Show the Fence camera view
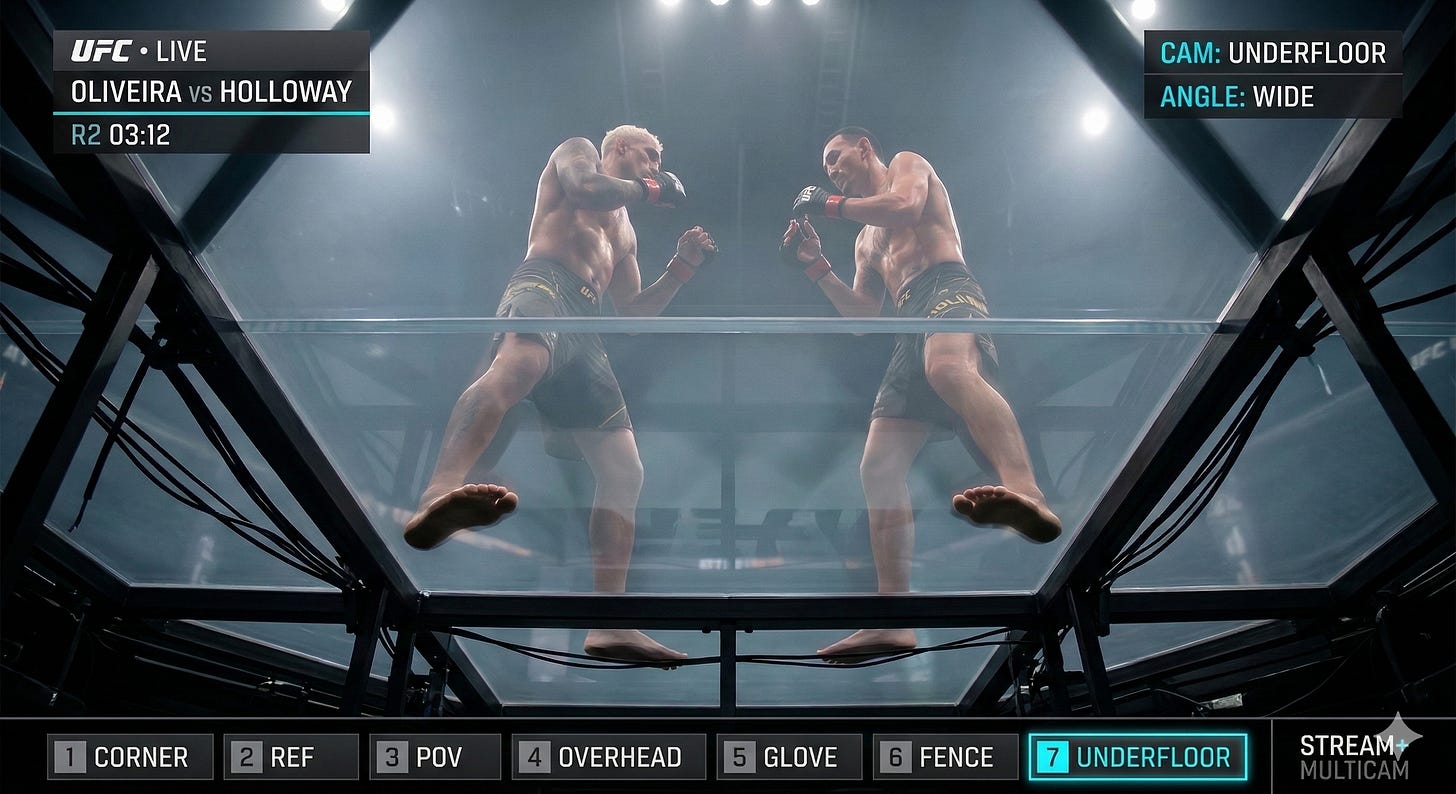 (945, 757)
